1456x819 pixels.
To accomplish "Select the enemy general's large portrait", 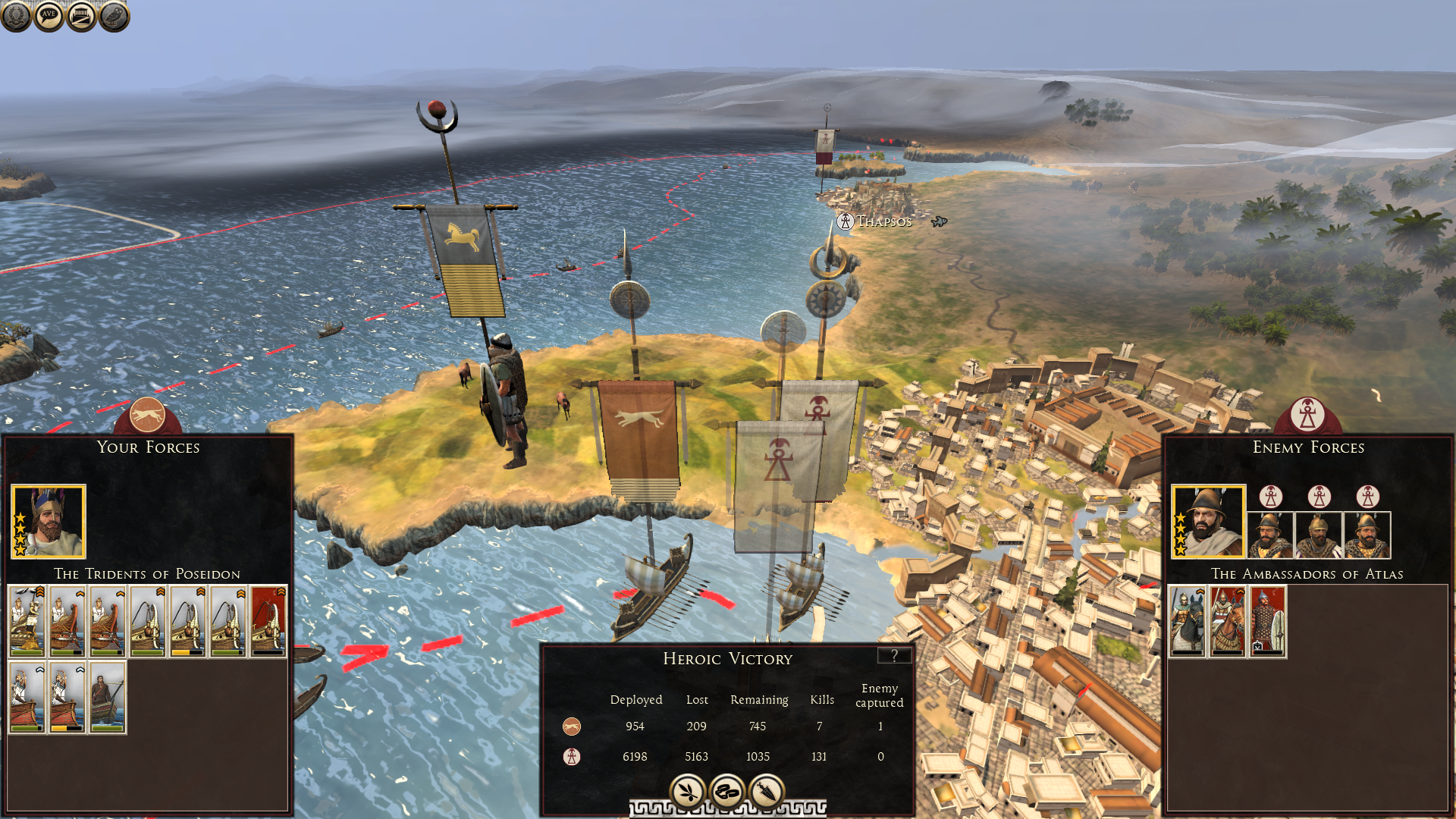I will (1208, 522).
